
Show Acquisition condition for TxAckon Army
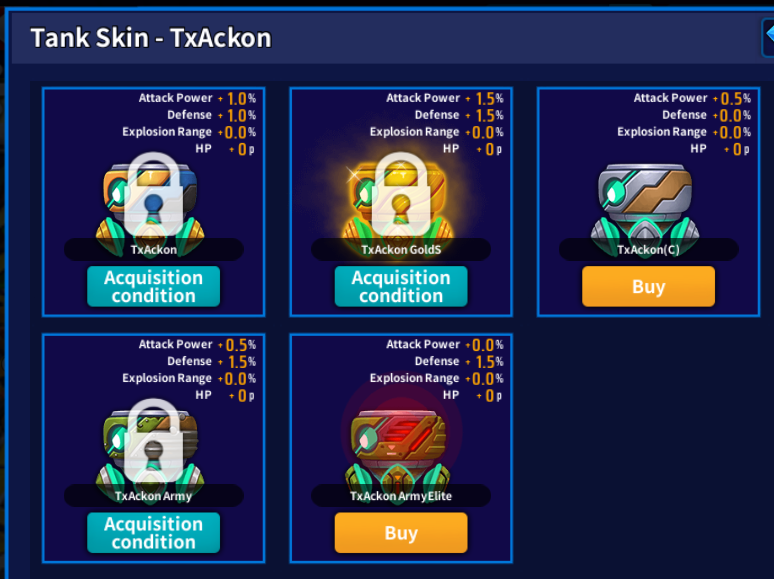[x=153, y=533]
